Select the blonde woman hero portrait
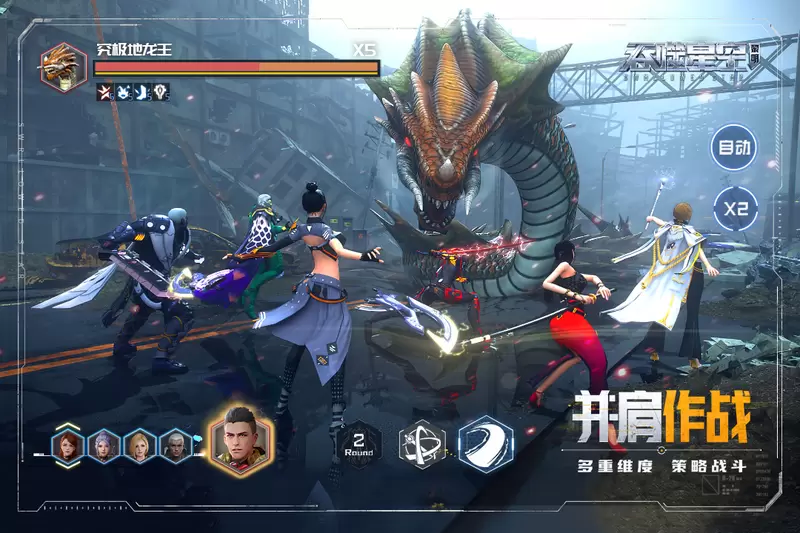The height and width of the screenshot is (533, 800). coord(141,445)
